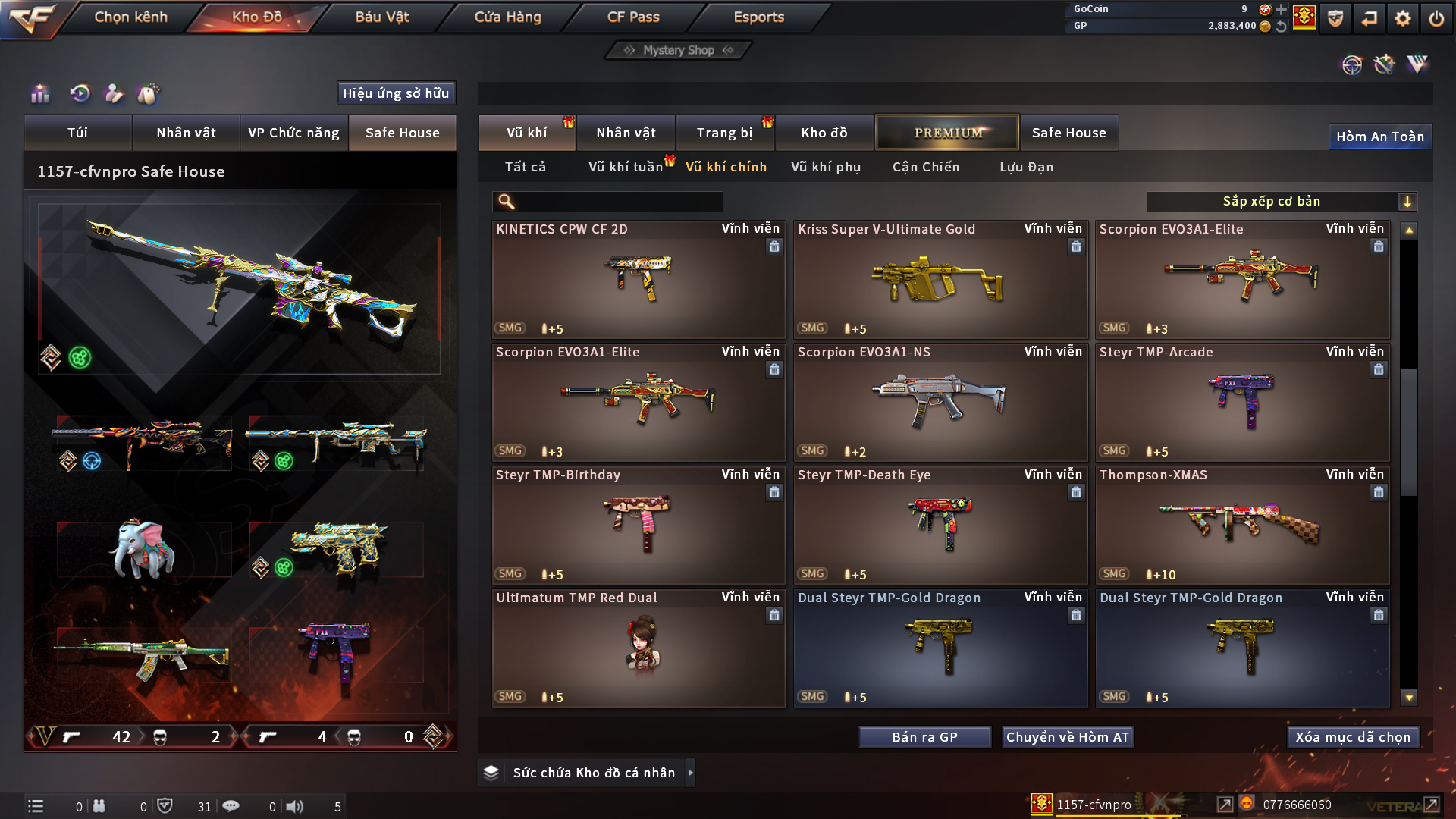Pick the Kriss Super V-Ultimate Gold card
The image size is (1456, 819).
(940, 279)
